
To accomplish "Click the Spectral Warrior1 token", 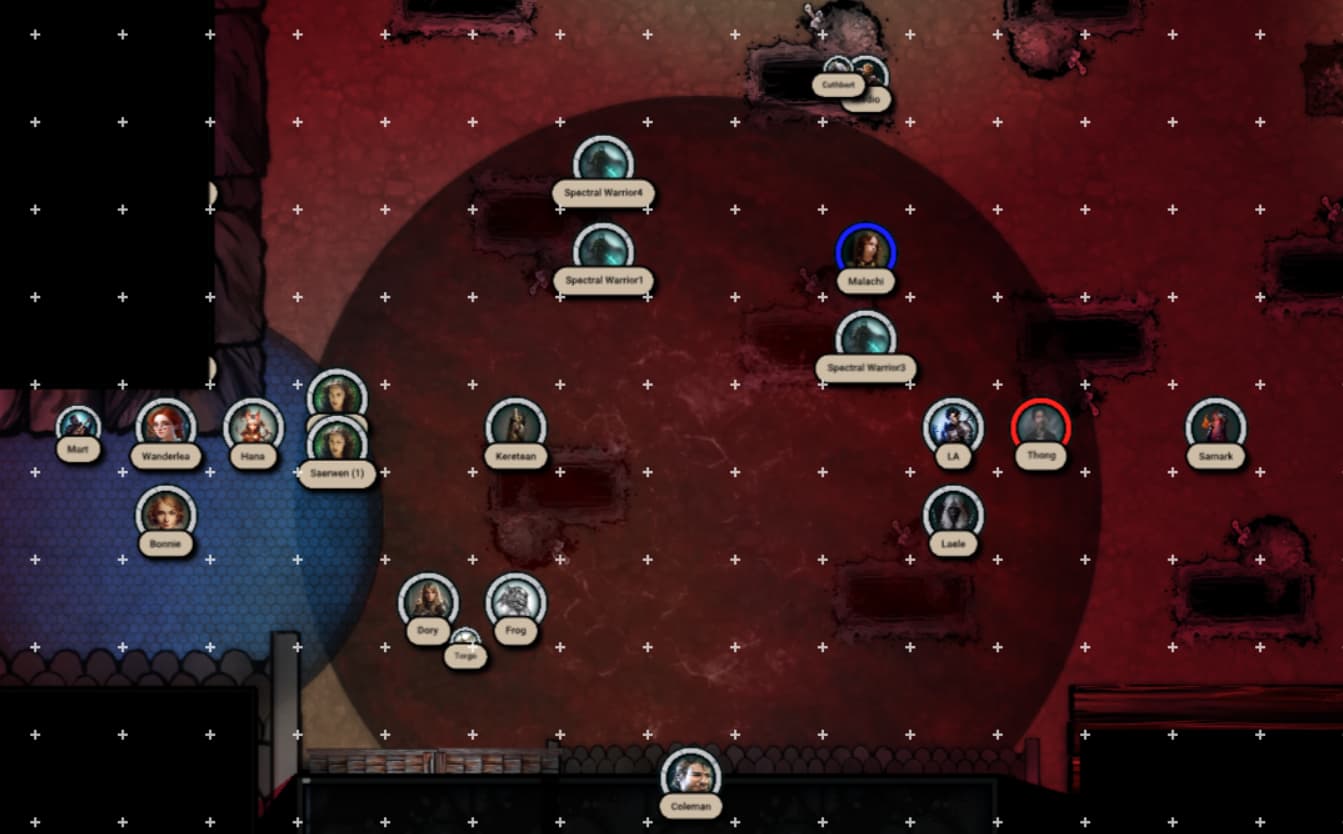I will pos(603,251).
